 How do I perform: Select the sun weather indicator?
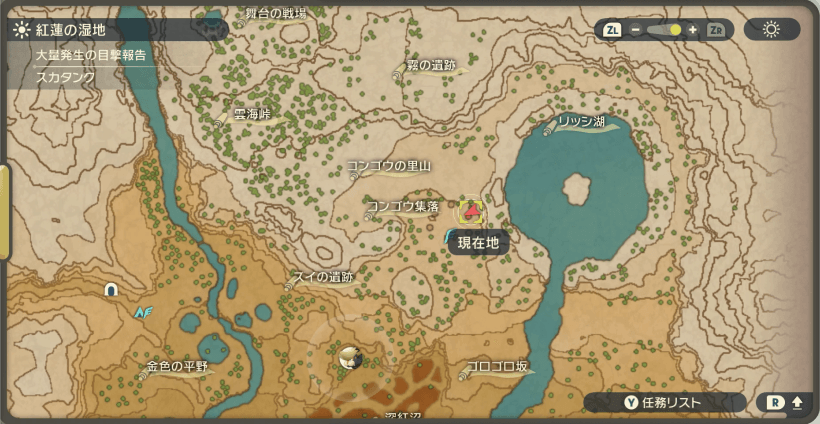771,29
